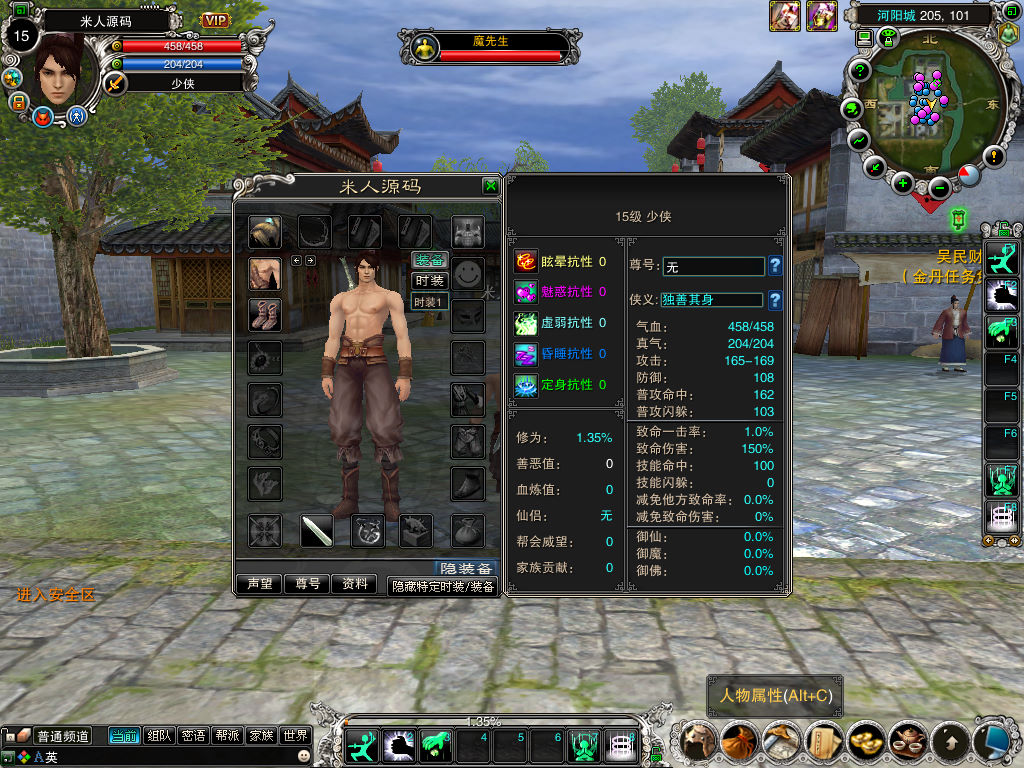This screenshot has height=768, width=1024.
Task: Select the equipped boots slot
Action: coord(265,314)
